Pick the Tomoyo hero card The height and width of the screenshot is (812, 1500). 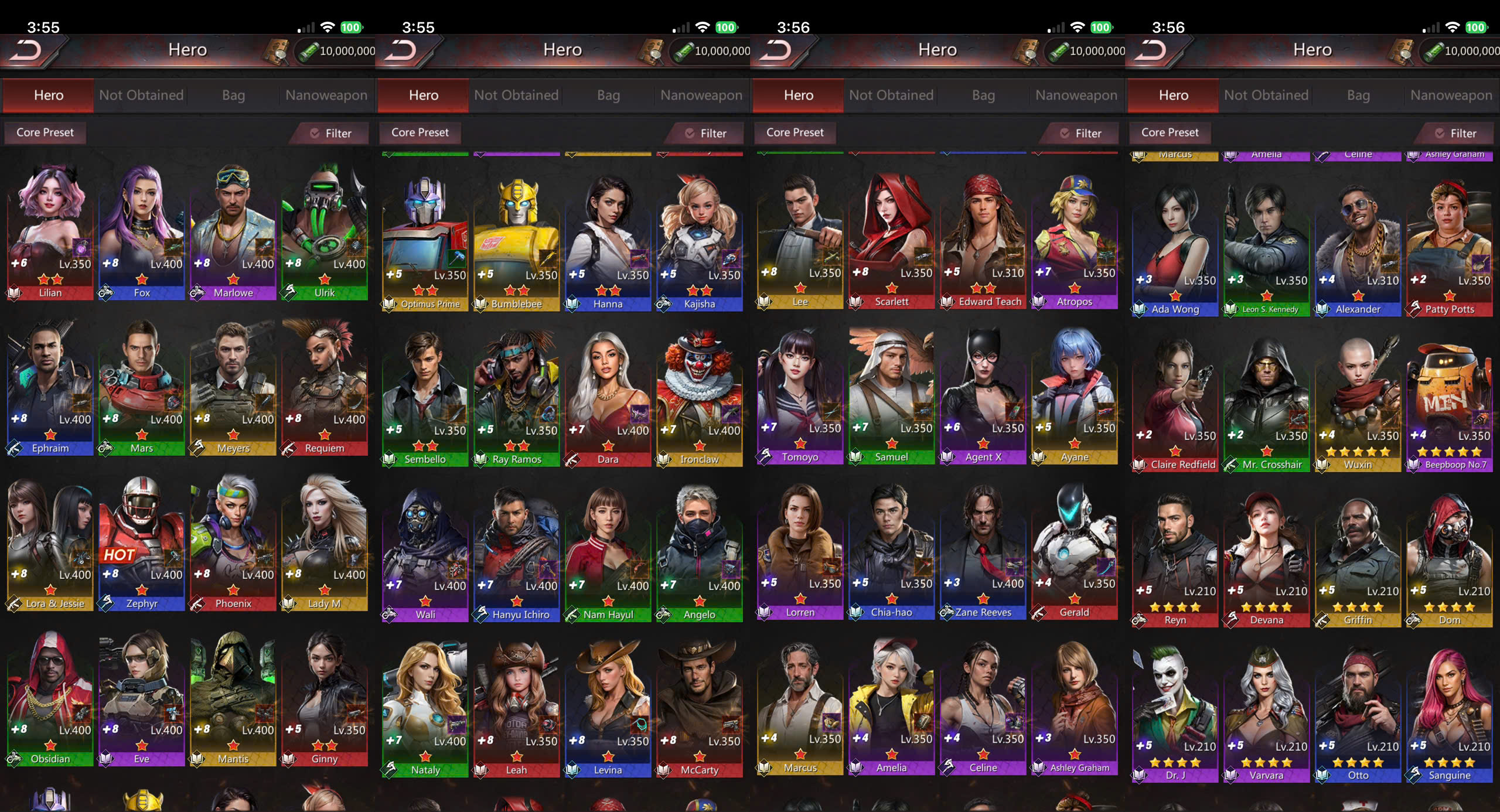[800, 395]
